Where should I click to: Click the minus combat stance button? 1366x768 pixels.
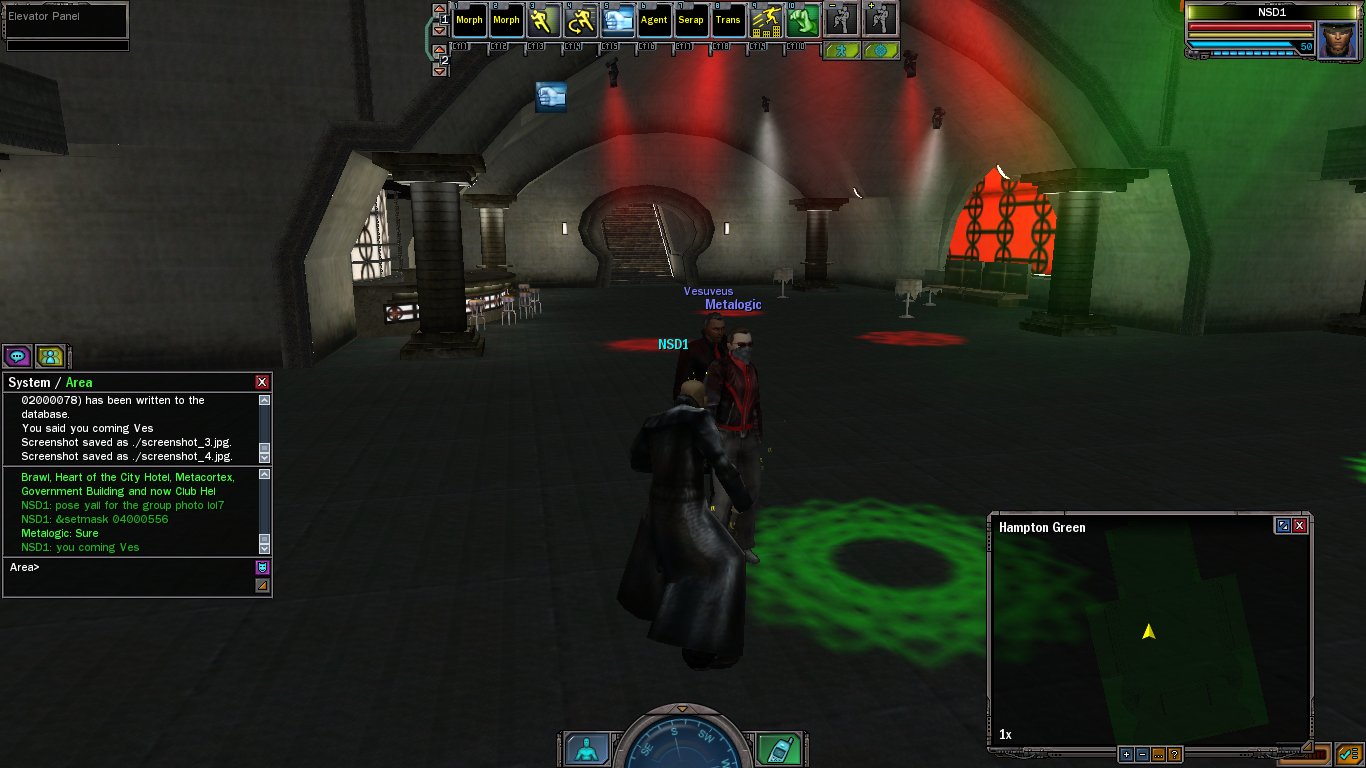pos(841,18)
